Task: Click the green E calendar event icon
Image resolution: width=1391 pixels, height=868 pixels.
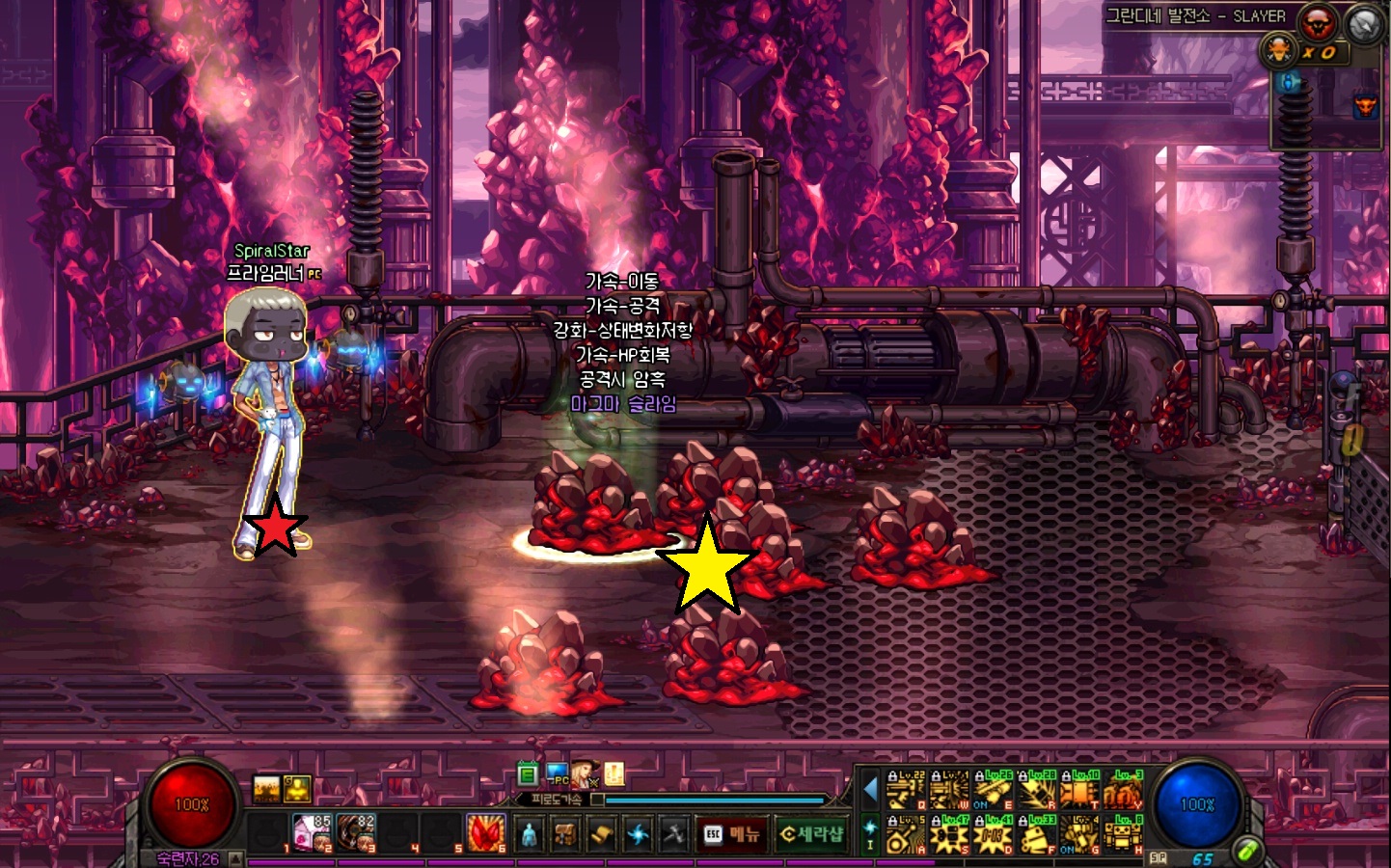Action: (x=528, y=773)
